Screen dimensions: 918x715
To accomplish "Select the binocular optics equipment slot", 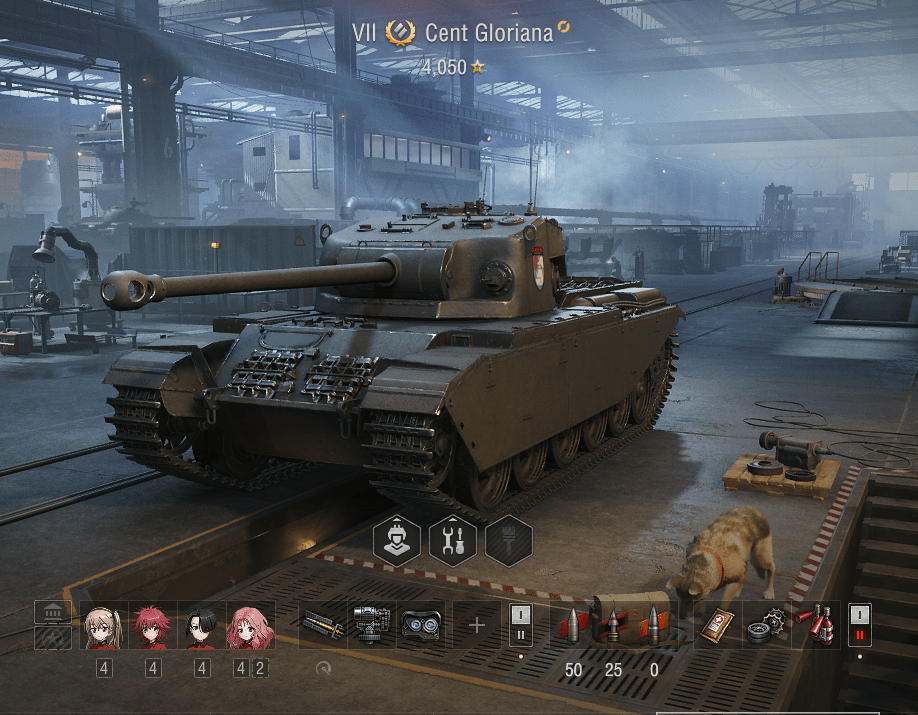I will pos(421,625).
